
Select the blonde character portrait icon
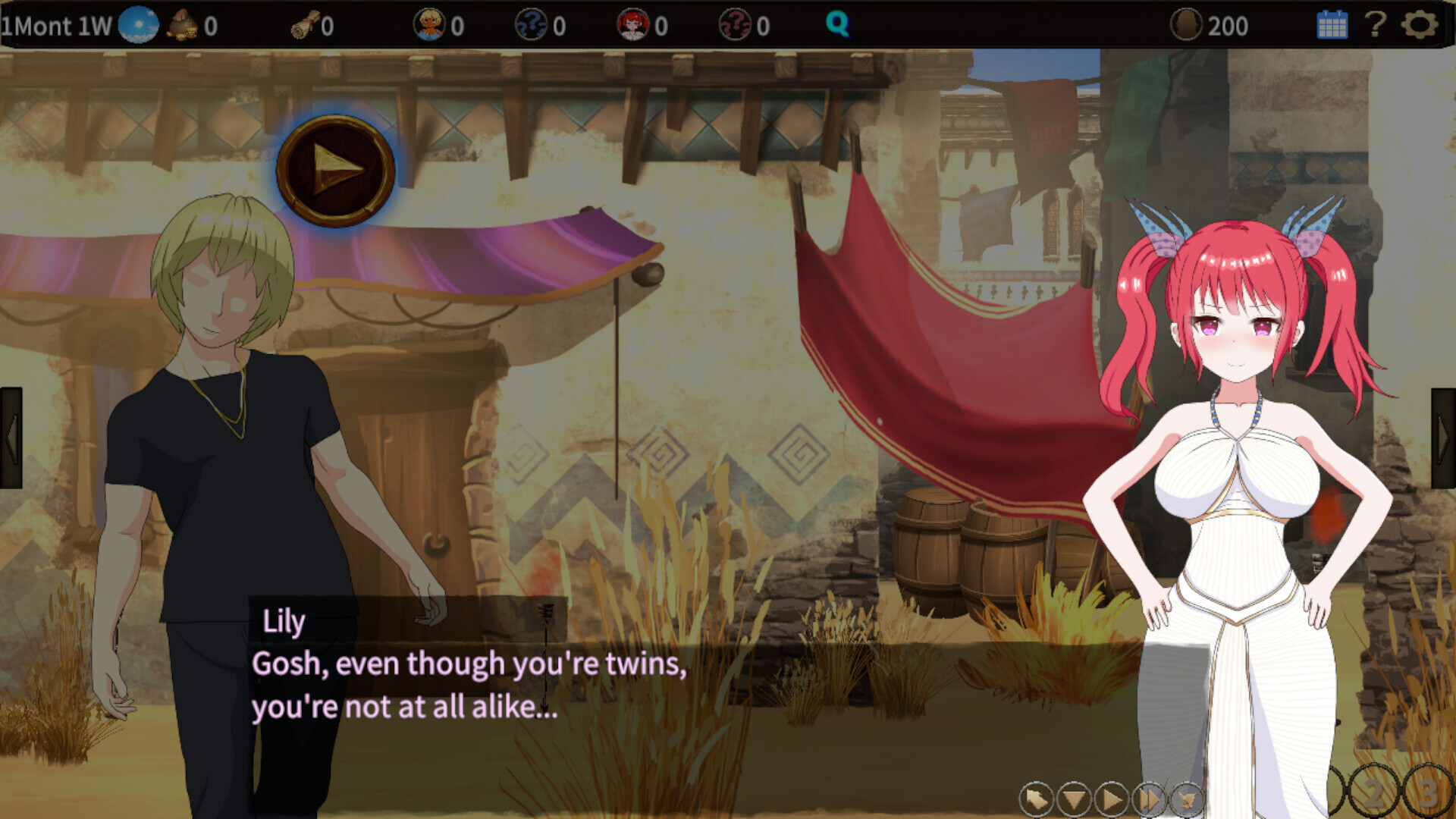pyautogui.click(x=429, y=25)
